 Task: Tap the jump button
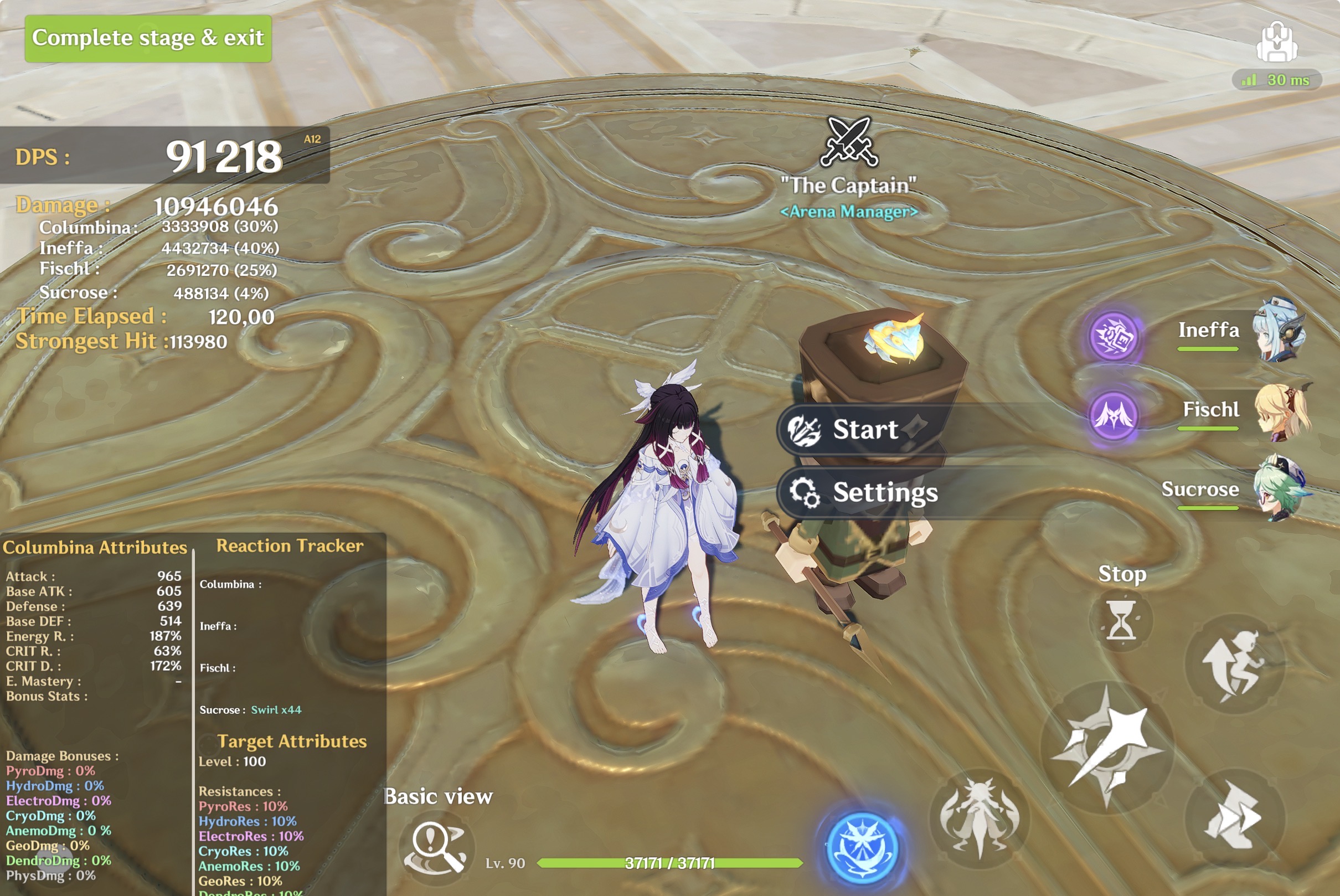(x=1234, y=665)
